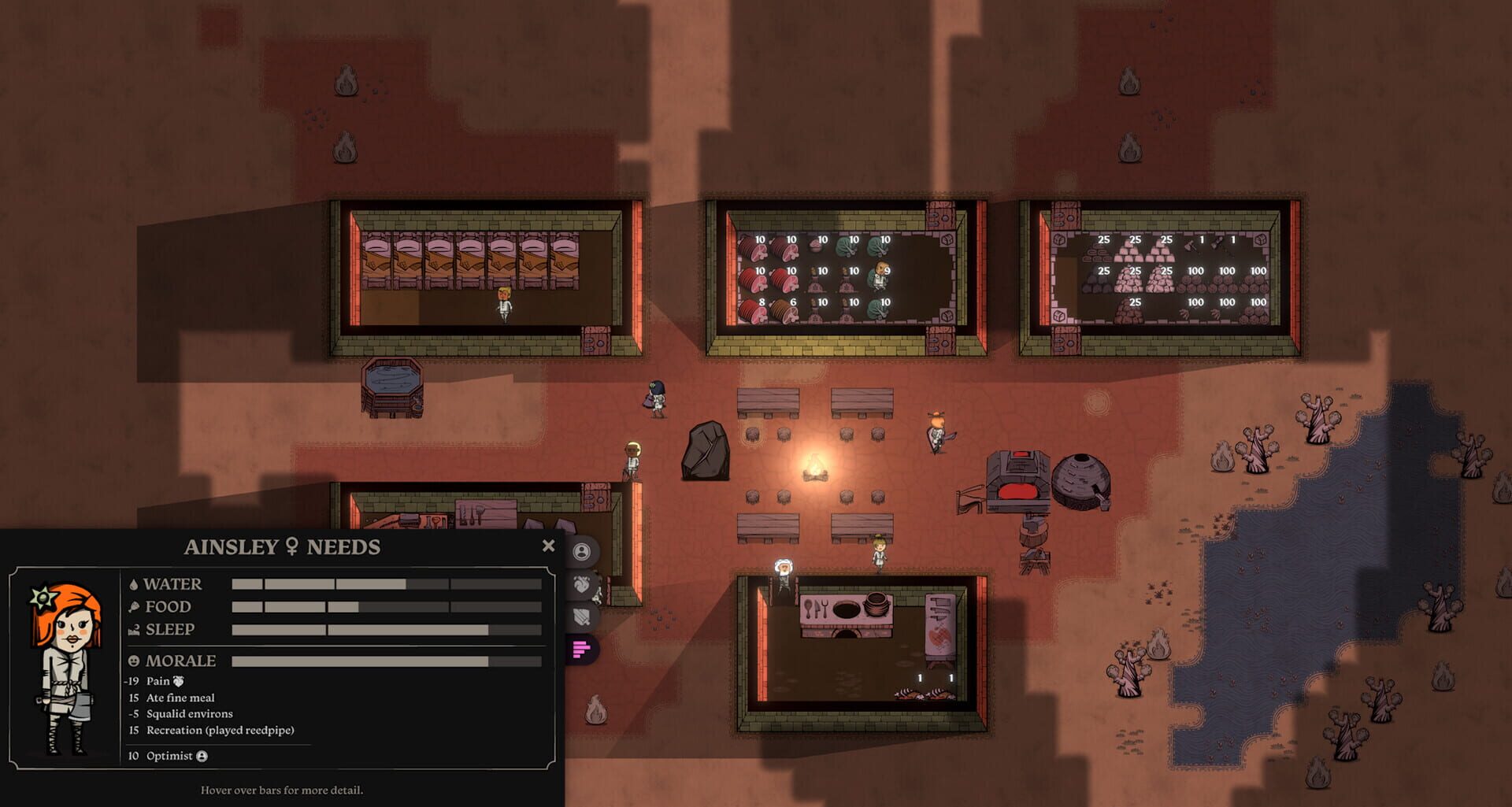The image size is (1512, 807).
Task: Click the food icon beside FOOD label
Action: coord(135,606)
